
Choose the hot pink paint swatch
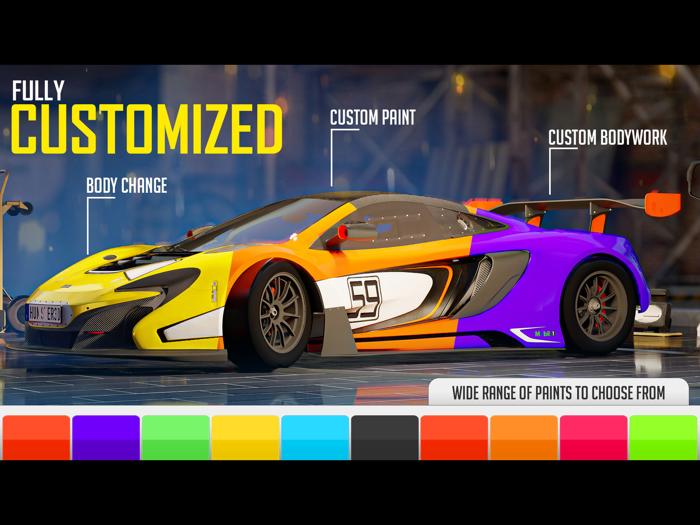(x=593, y=437)
